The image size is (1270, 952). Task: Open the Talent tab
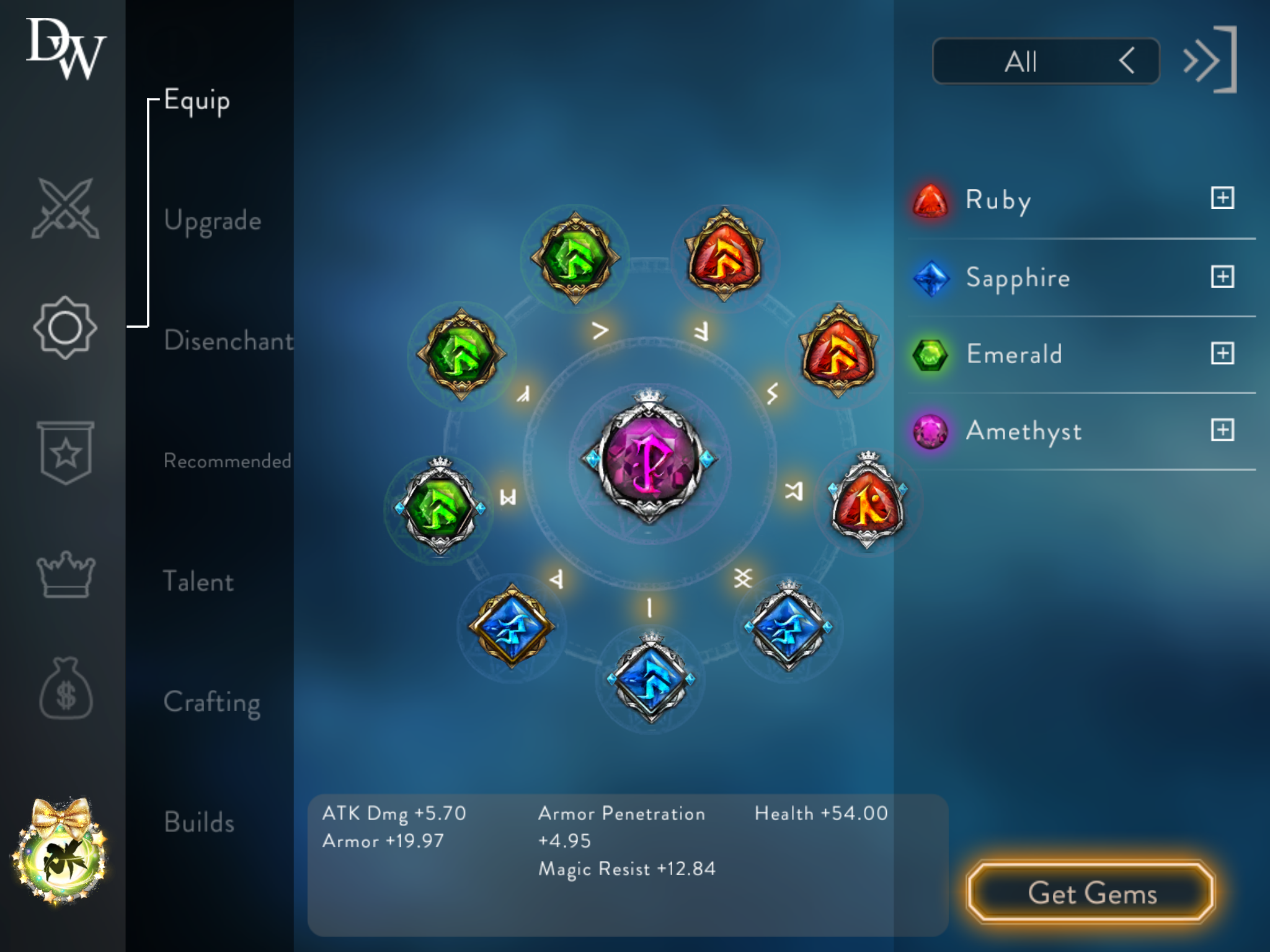[198, 581]
